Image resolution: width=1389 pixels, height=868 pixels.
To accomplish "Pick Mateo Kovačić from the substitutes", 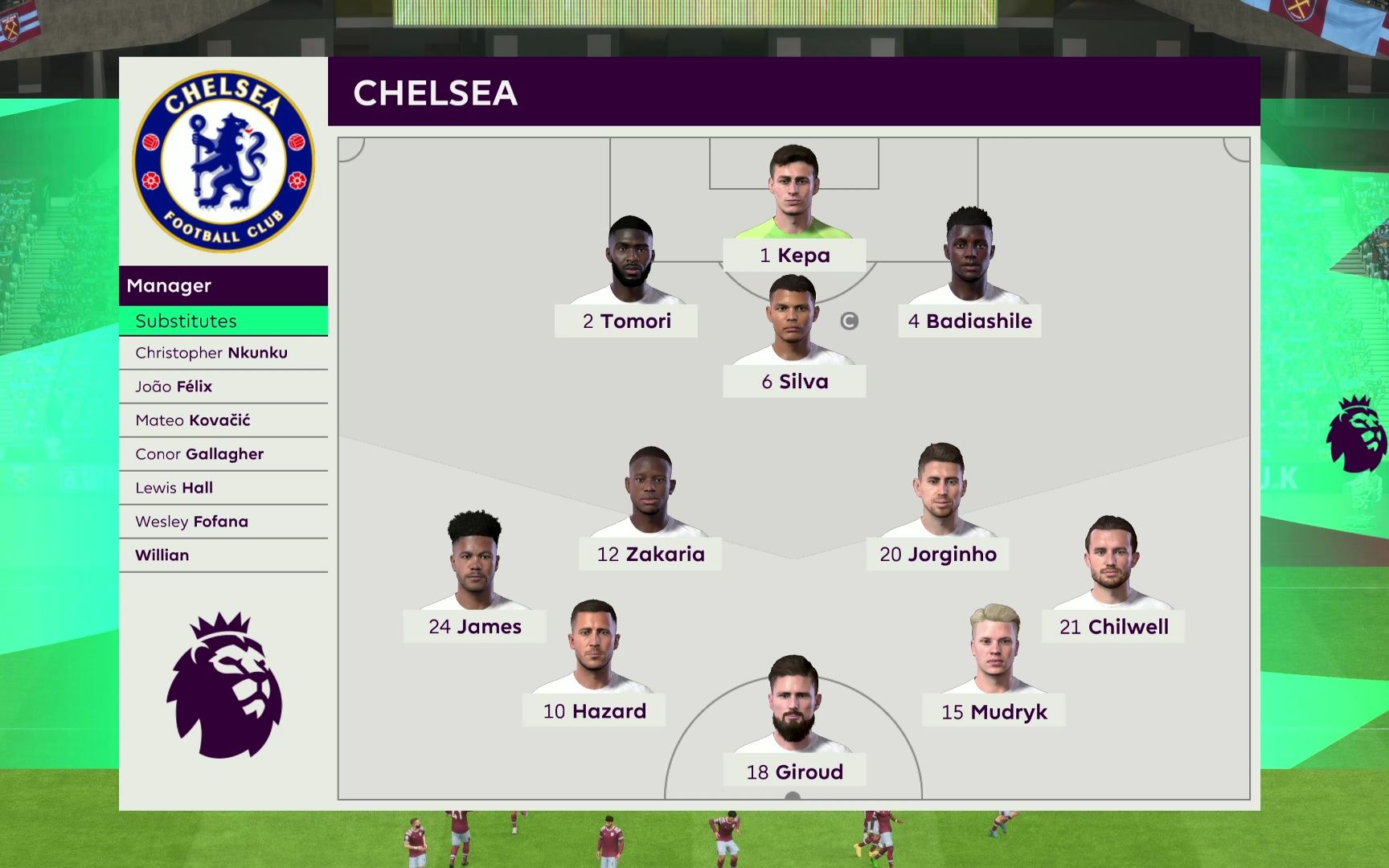I will [x=223, y=420].
